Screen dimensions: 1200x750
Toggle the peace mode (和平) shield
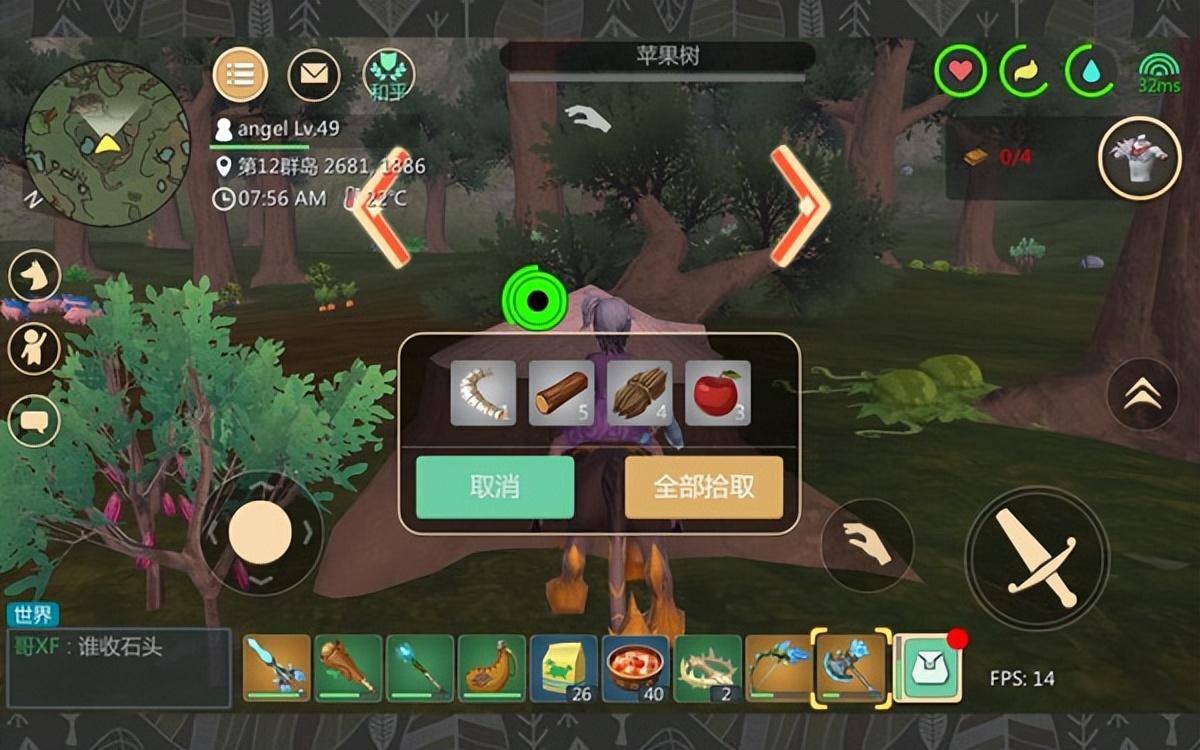click(388, 74)
